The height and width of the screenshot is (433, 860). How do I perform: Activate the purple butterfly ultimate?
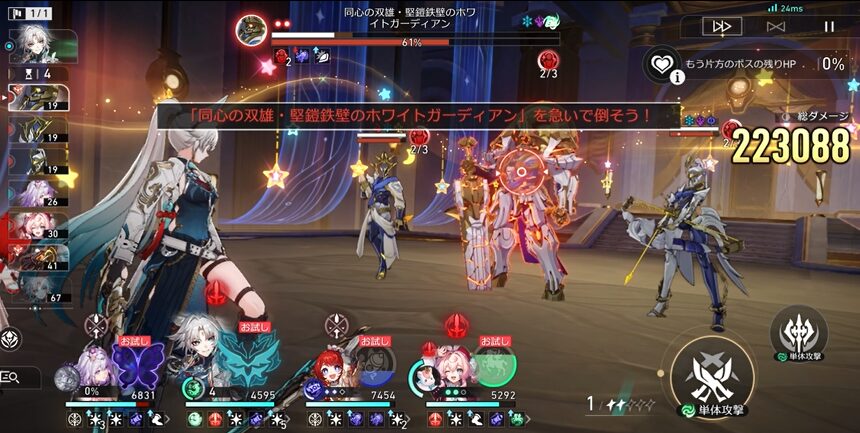click(x=136, y=362)
